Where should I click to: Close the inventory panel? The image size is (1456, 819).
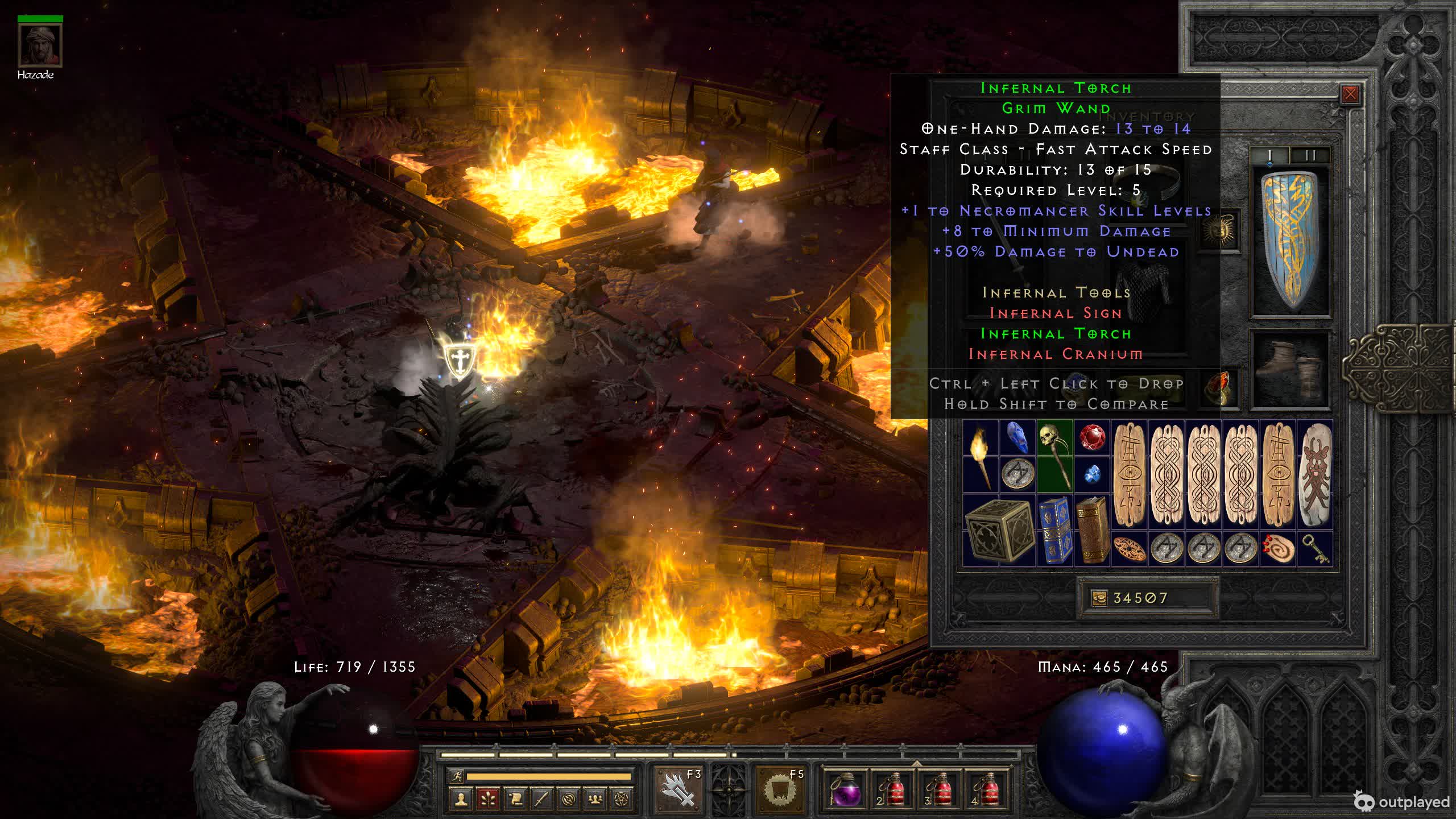coord(1350,94)
